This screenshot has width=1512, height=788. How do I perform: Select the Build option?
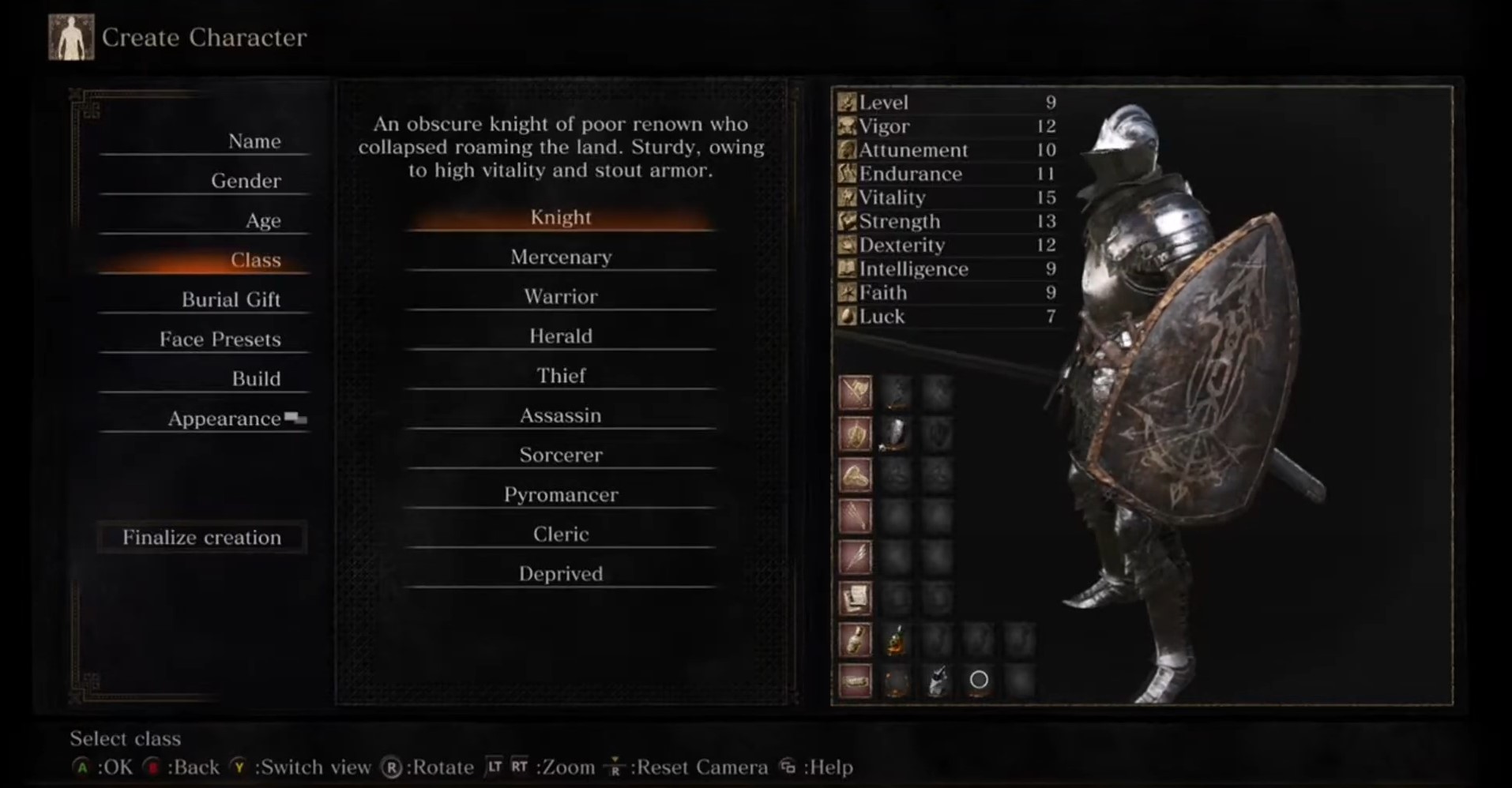coord(256,378)
